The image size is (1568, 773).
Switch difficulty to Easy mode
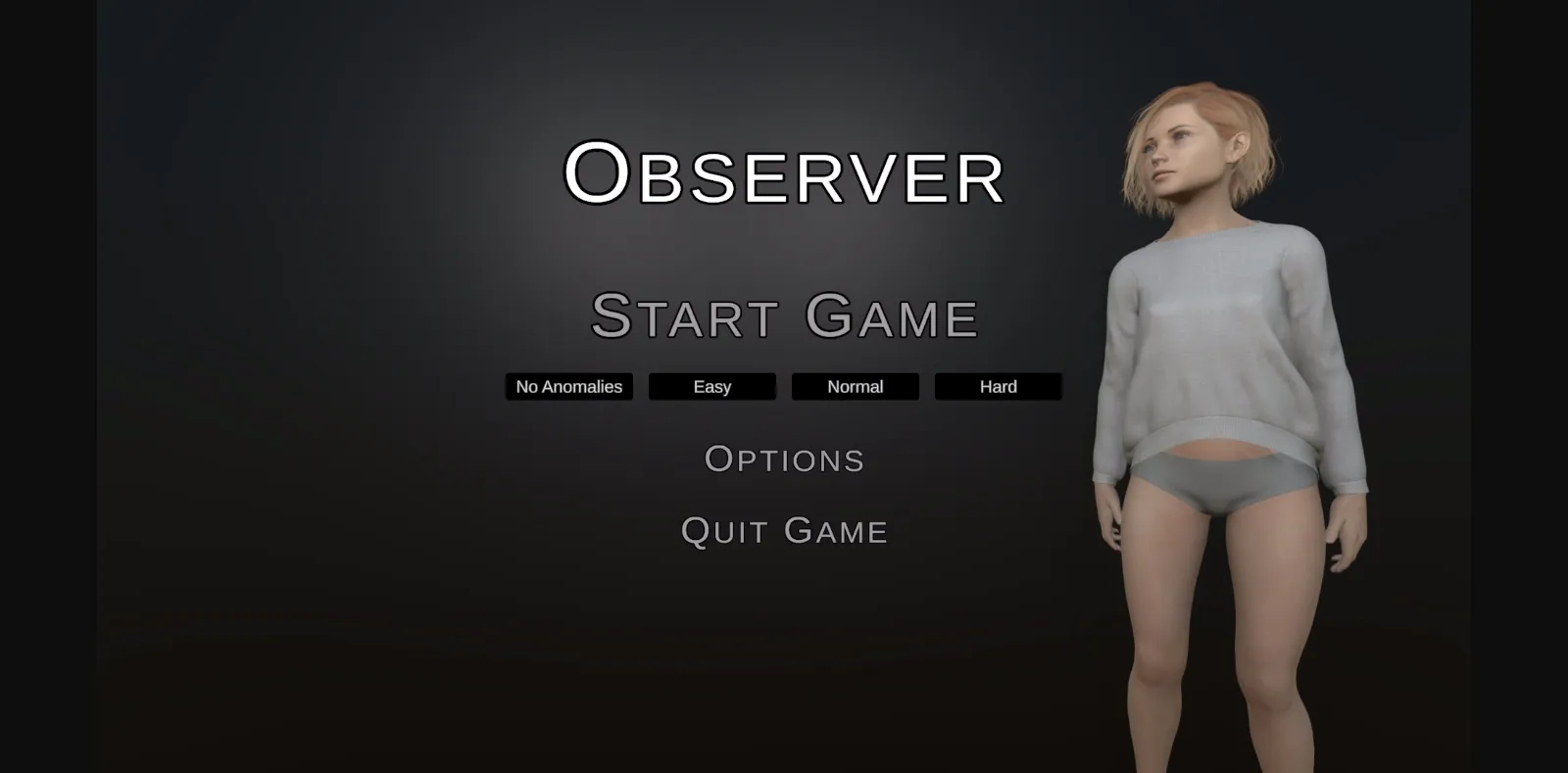pyautogui.click(x=711, y=386)
